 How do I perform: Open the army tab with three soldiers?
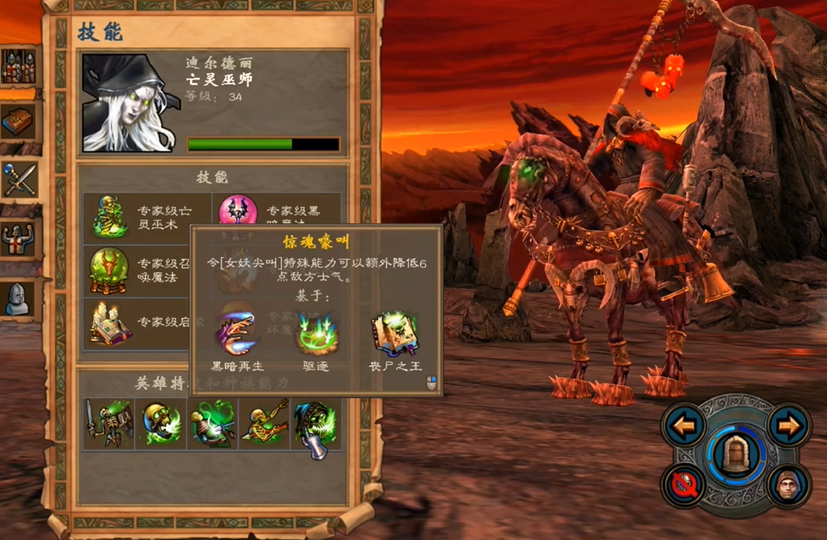(18, 66)
